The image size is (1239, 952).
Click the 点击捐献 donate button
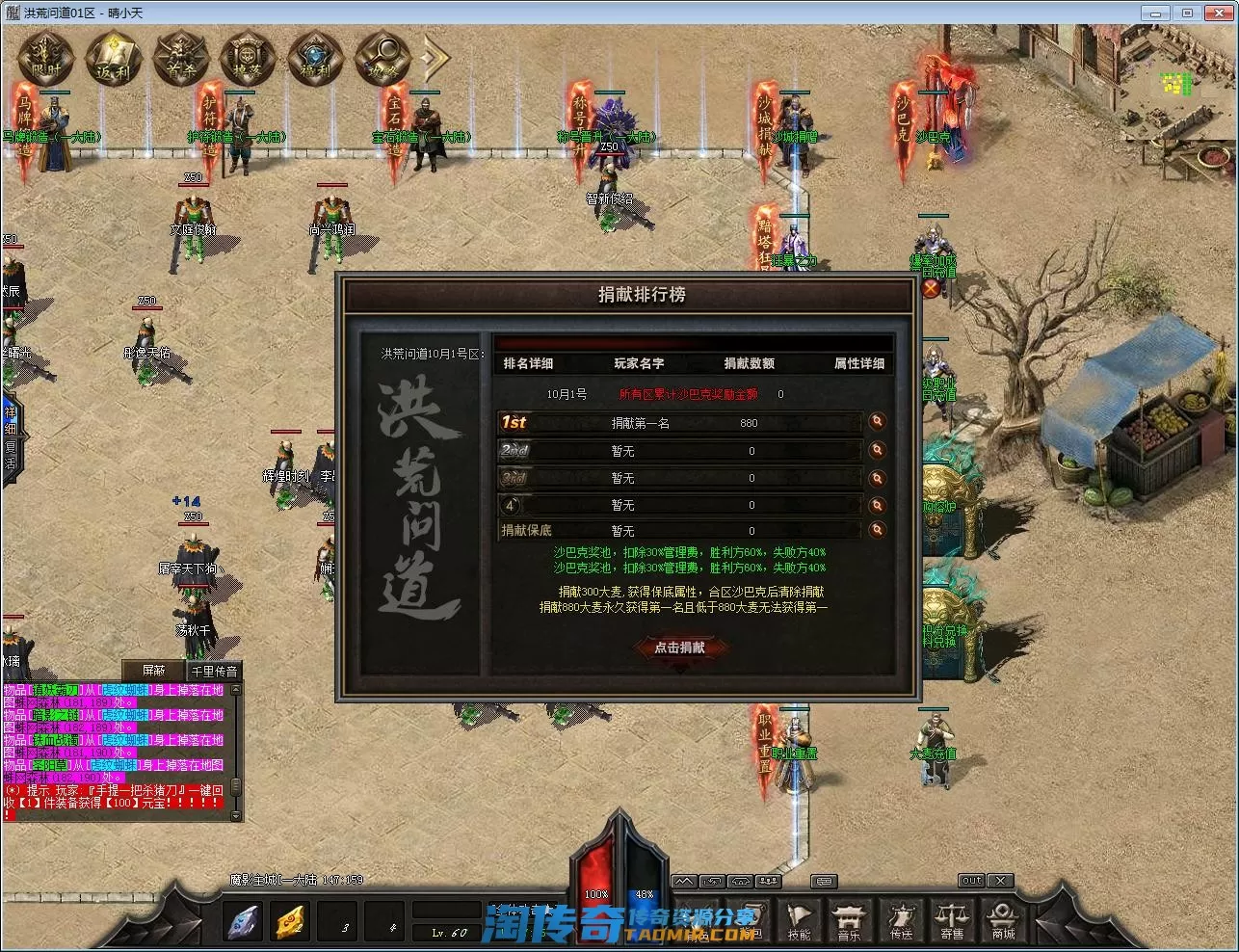[x=679, y=648]
